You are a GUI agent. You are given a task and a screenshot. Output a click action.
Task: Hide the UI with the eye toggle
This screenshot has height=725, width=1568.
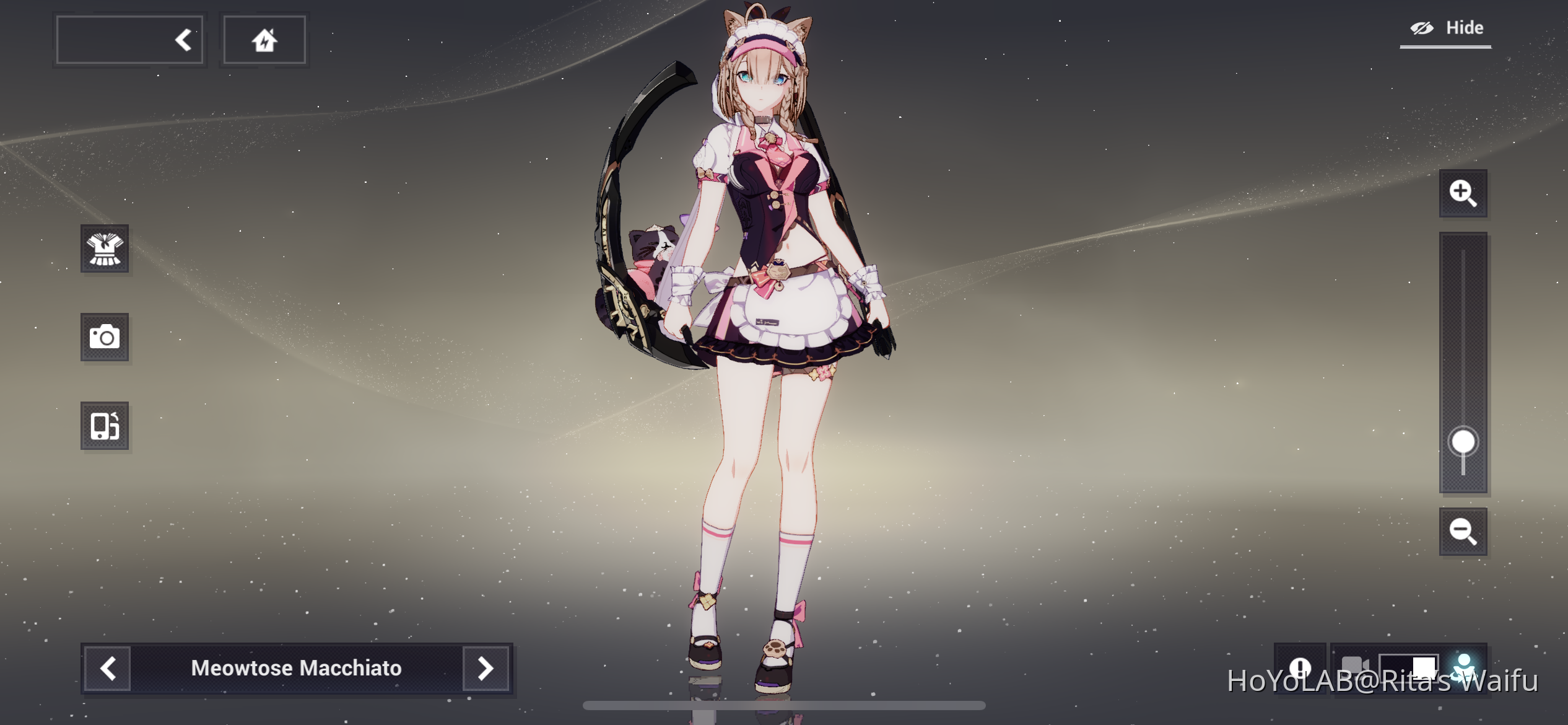pos(1424,27)
